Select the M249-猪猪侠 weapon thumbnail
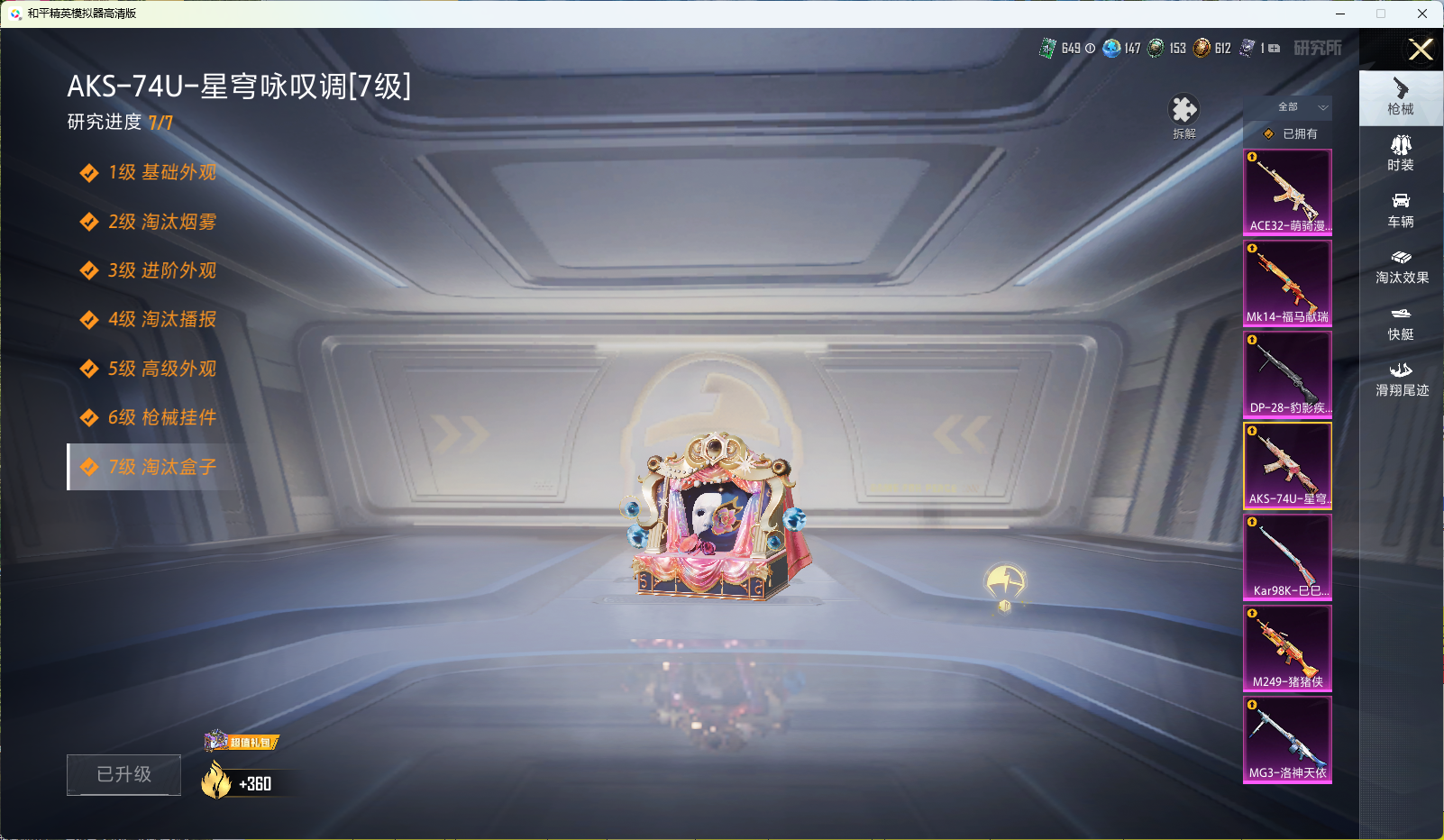The height and width of the screenshot is (840, 1444). (x=1286, y=648)
